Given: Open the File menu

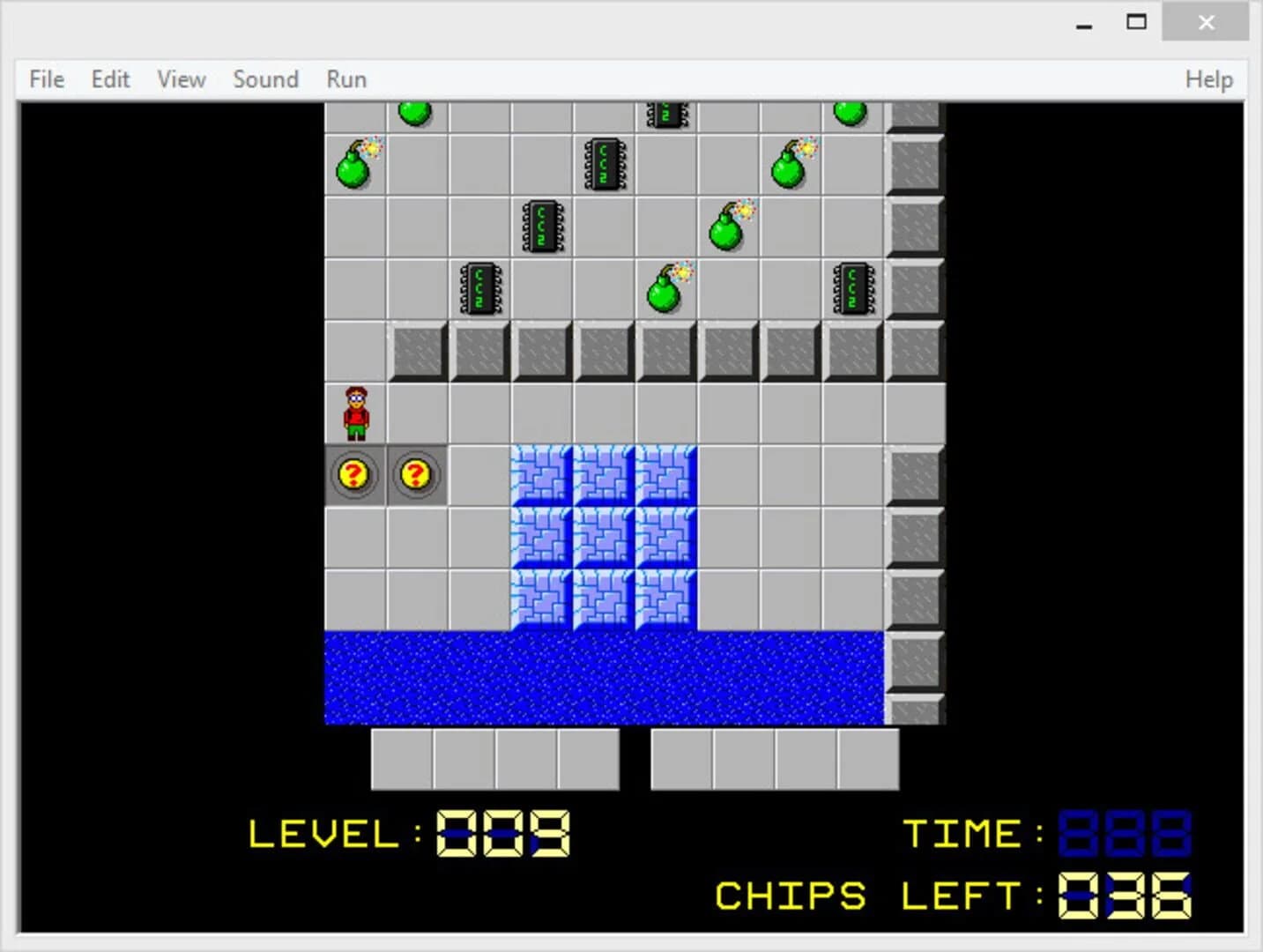Looking at the screenshot, I should pyautogui.click(x=45, y=79).
